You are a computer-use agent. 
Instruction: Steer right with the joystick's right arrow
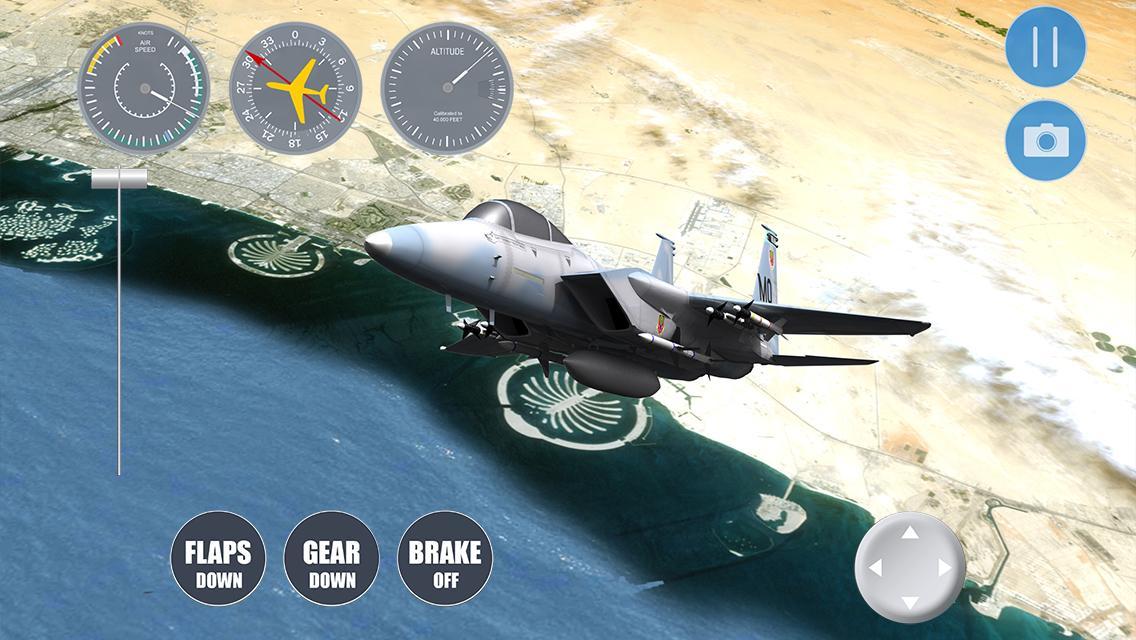coord(944,568)
